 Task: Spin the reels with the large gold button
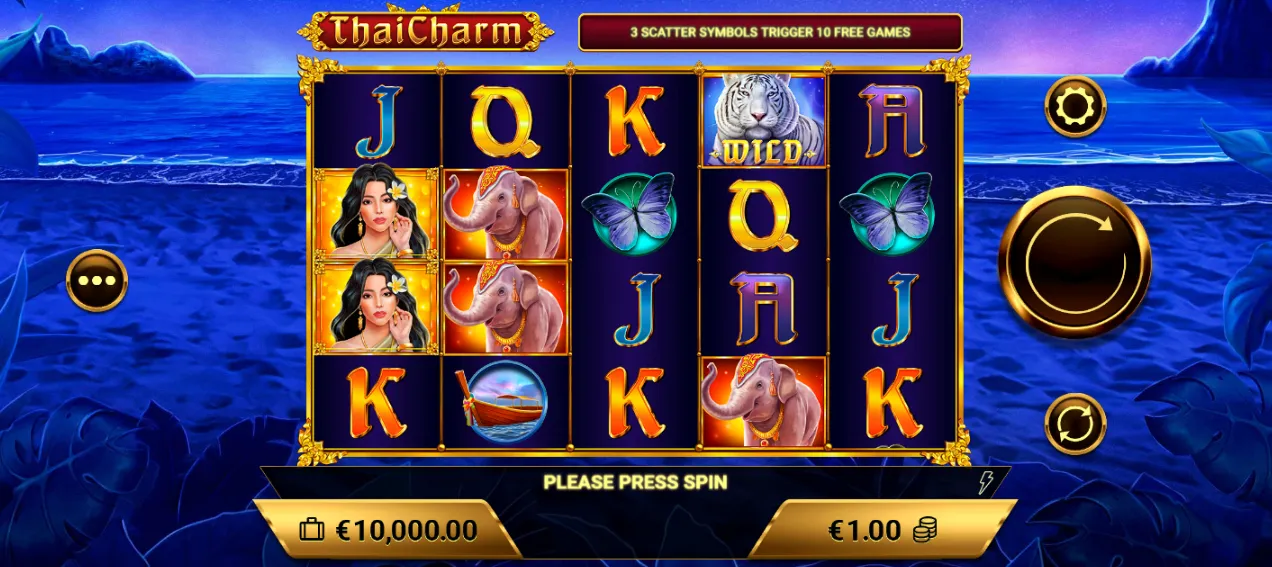pos(1075,262)
